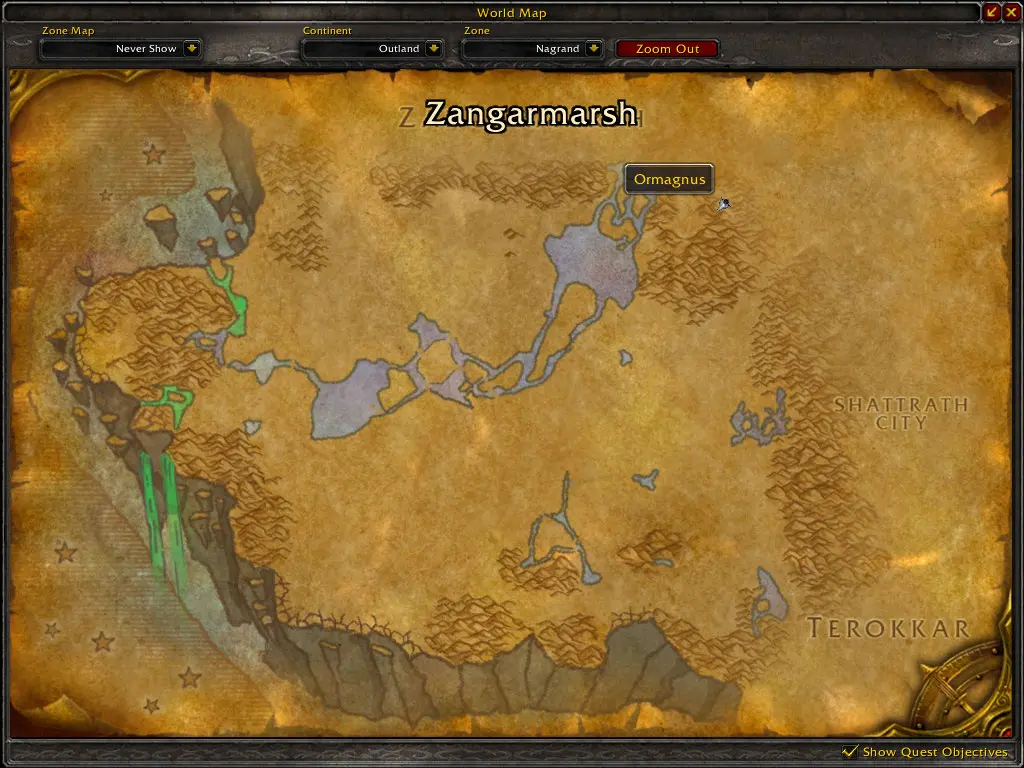Image resolution: width=1024 pixels, height=768 pixels.
Task: Open the Zone dropdown showing Nagrand
Action: pyautogui.click(x=593, y=49)
